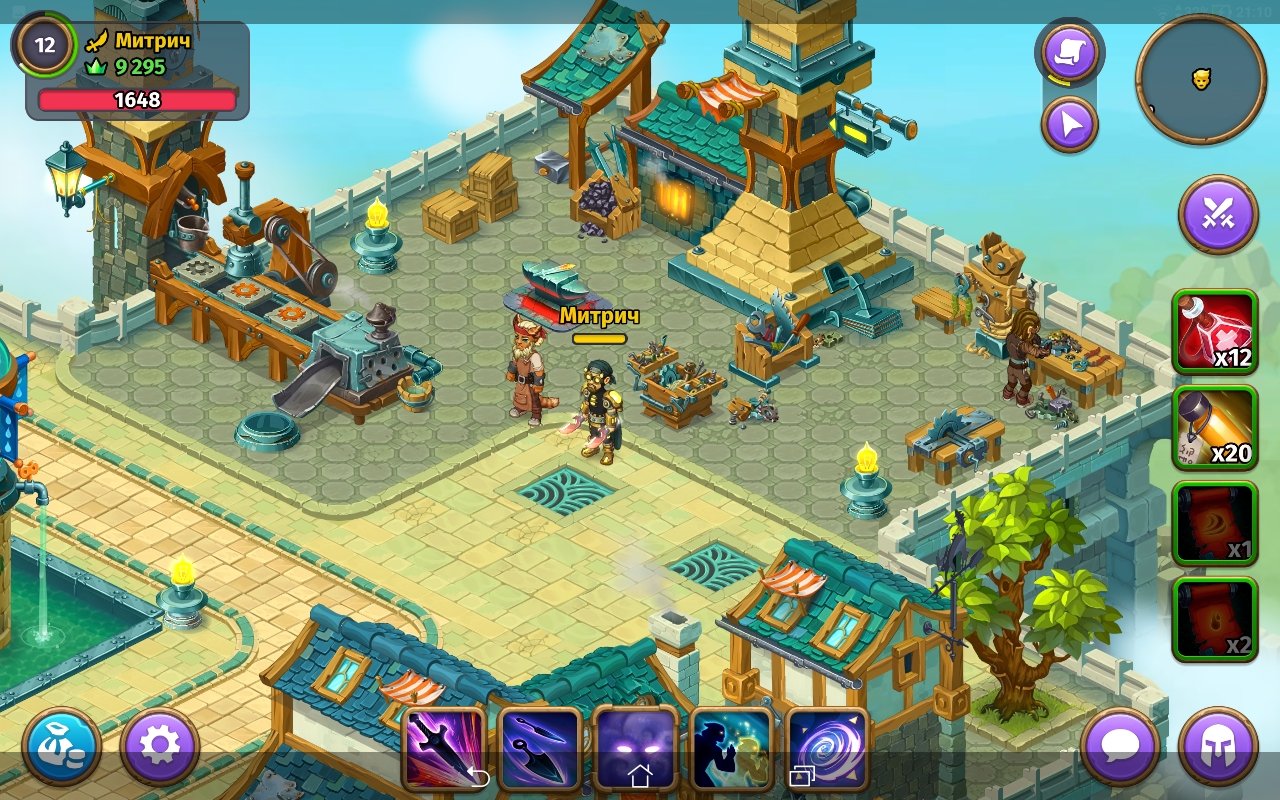Tap the white arrow pointer button
This screenshot has width=1280, height=800.
coord(1069,125)
